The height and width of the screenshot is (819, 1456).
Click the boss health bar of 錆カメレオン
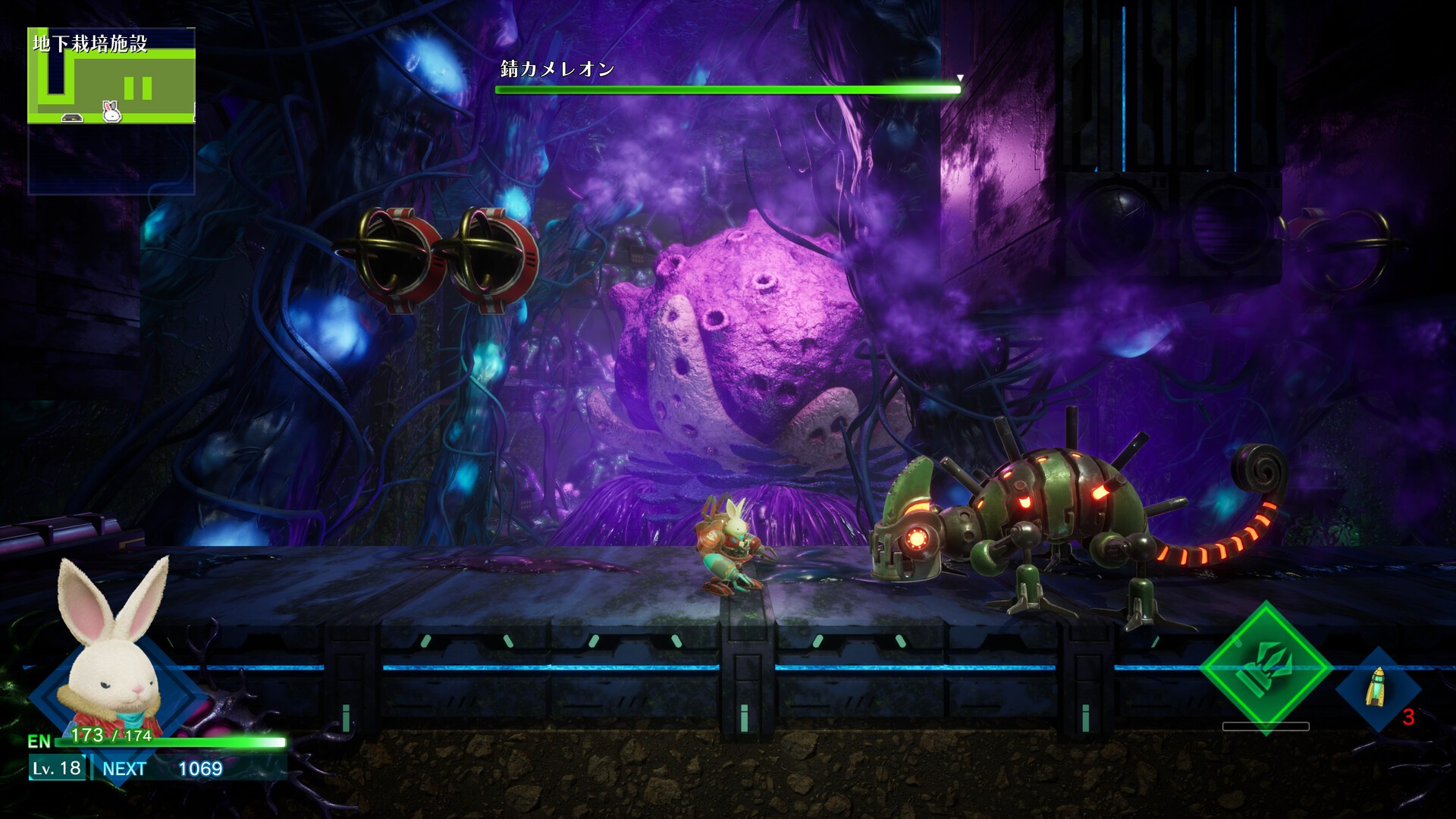pyautogui.click(x=728, y=89)
